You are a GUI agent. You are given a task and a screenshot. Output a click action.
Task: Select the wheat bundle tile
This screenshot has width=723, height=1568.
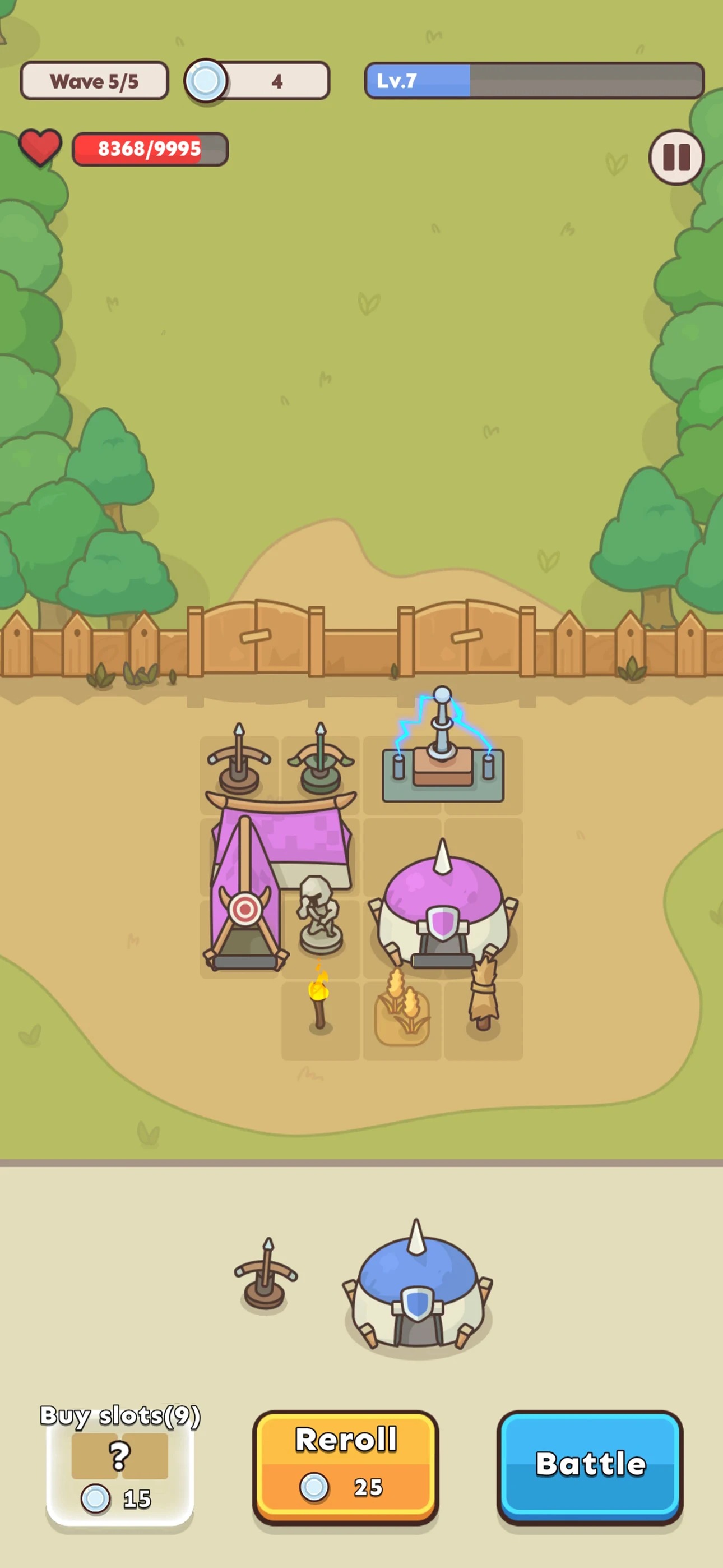(x=402, y=1013)
